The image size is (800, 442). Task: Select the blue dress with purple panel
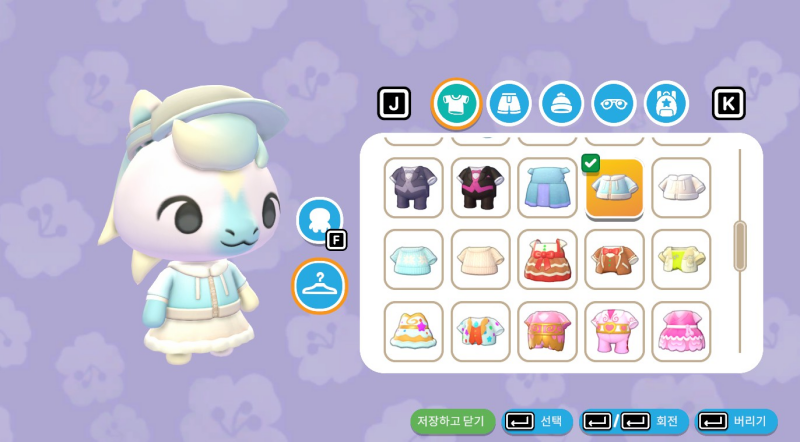click(547, 187)
